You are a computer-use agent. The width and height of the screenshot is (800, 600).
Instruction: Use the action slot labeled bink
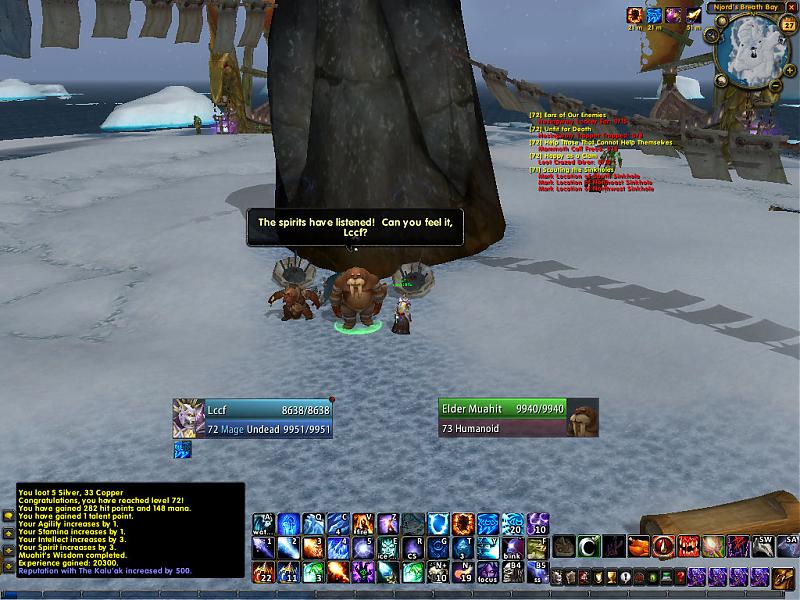click(x=513, y=548)
